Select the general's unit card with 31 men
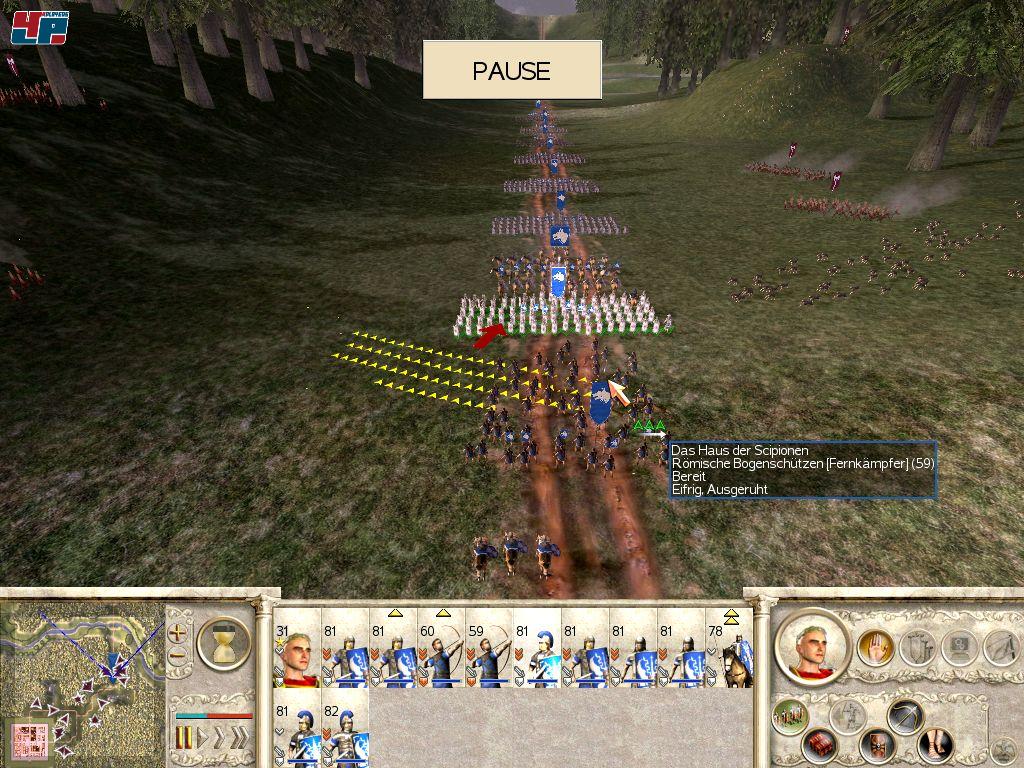The height and width of the screenshot is (768, 1024). pos(297,655)
